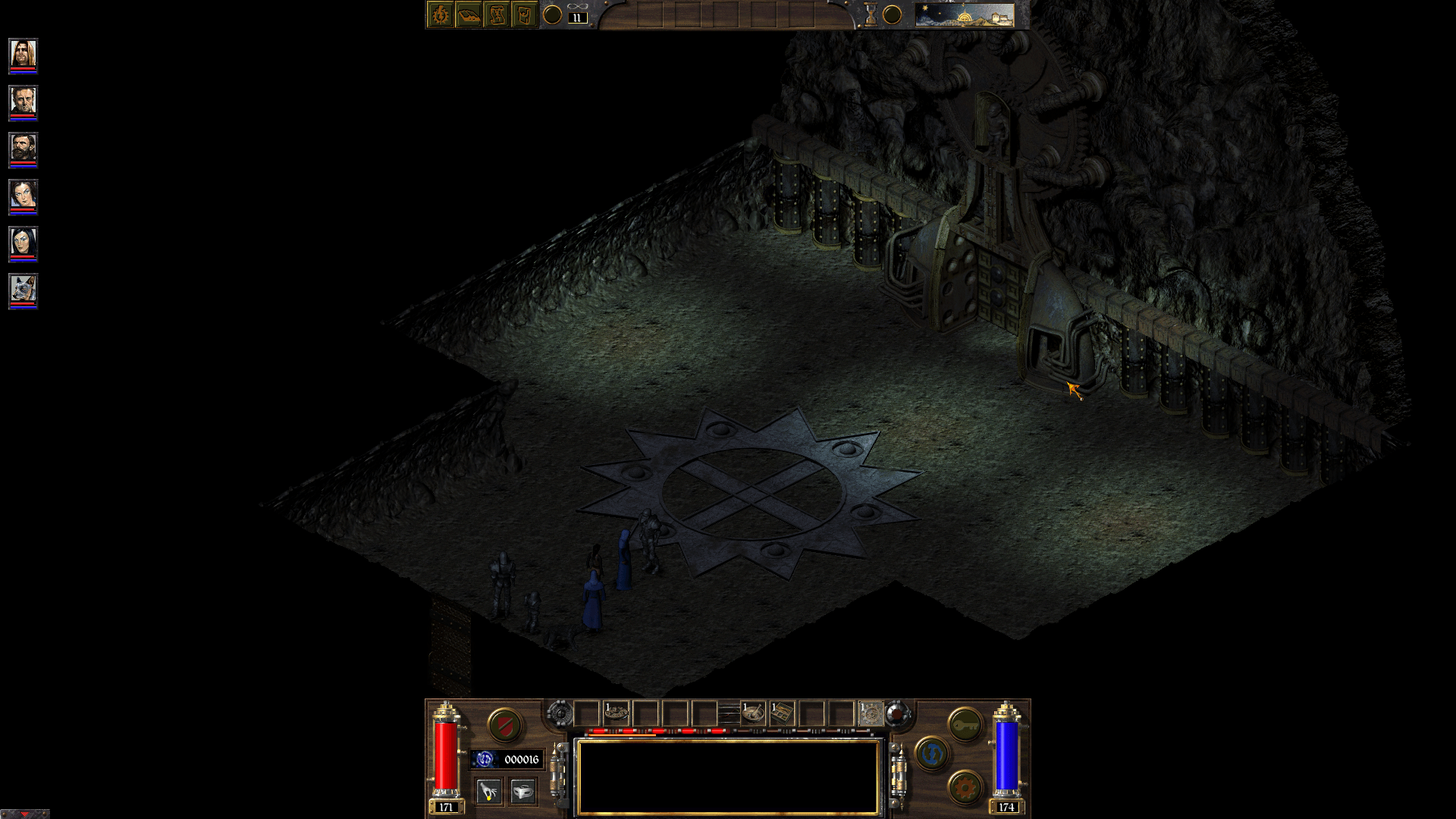Select the dog companion portrait
This screenshot has height=819, width=1456.
pyautogui.click(x=24, y=287)
